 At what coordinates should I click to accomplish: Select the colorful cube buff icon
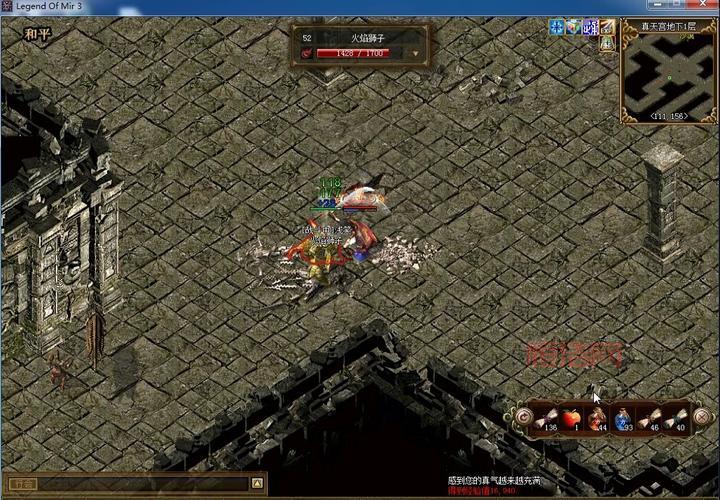tap(573, 27)
